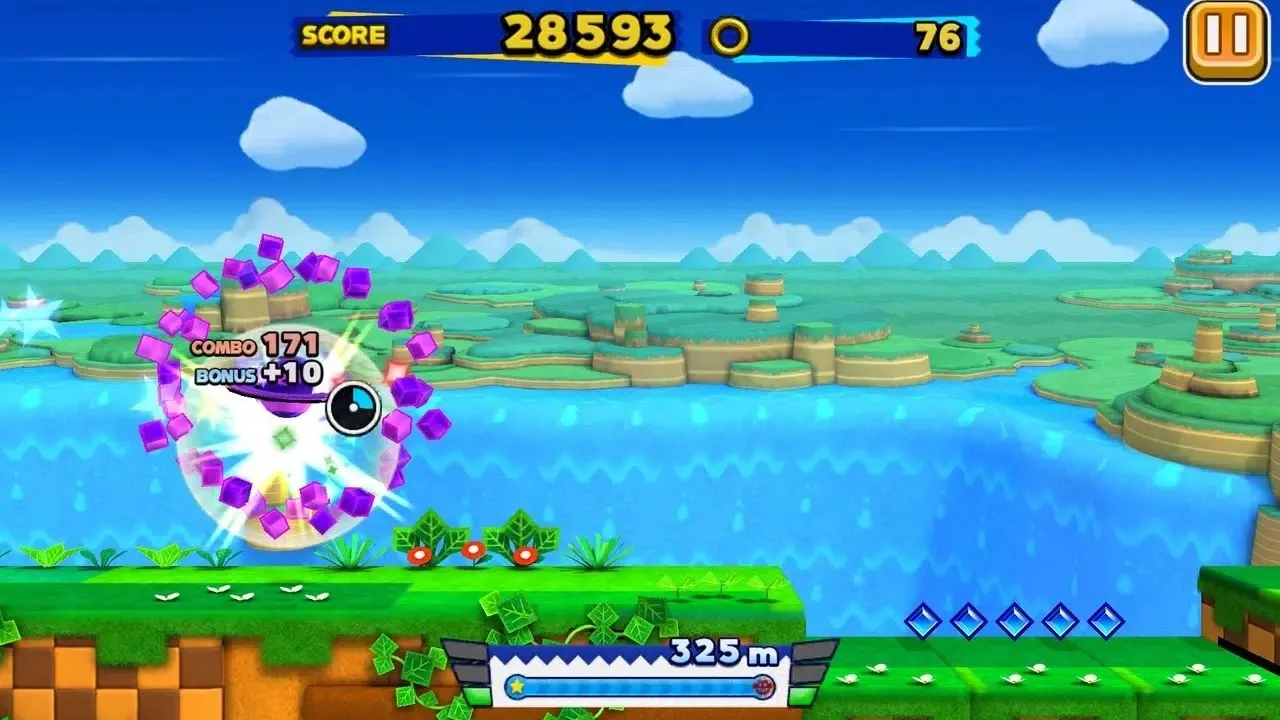Select the SCORE label ribbon
This screenshot has height=720, width=1280.
click(344, 35)
